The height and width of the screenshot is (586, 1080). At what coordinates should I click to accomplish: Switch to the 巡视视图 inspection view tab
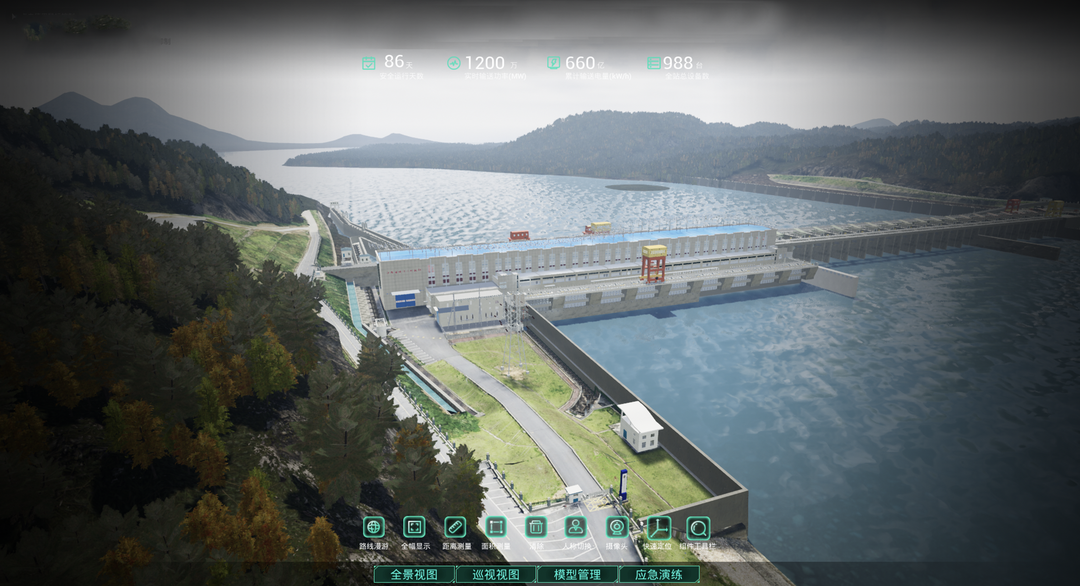pos(496,575)
